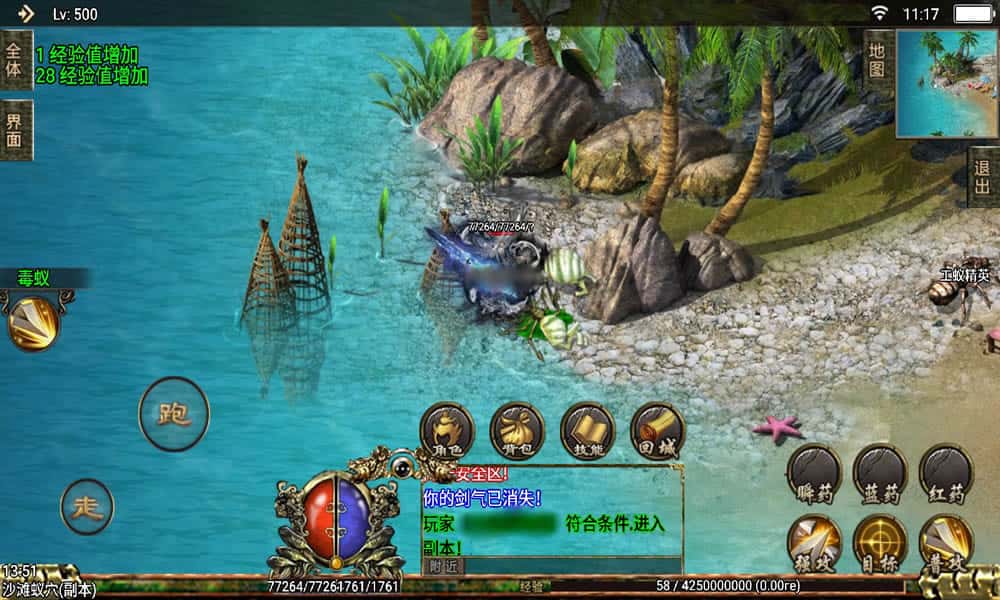This screenshot has height=600, width=1000.
Task: Open the 角色 character panel
Action: click(x=446, y=430)
